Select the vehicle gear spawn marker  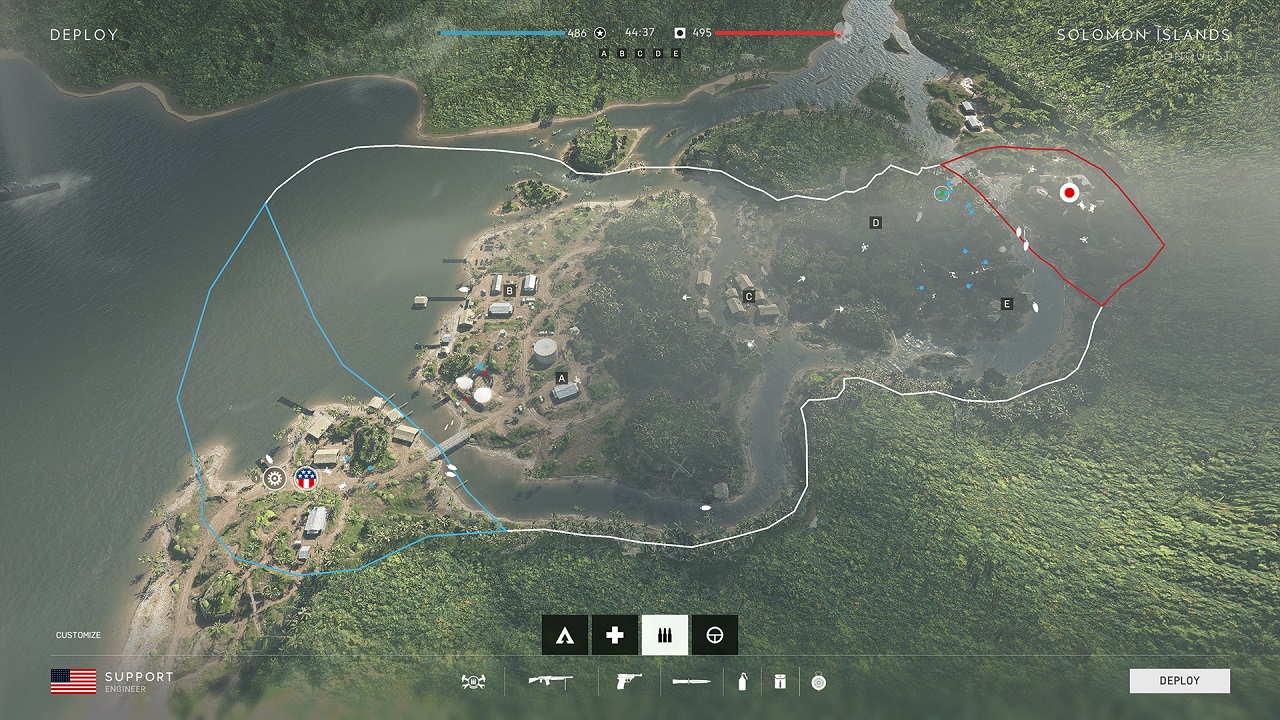pos(274,478)
